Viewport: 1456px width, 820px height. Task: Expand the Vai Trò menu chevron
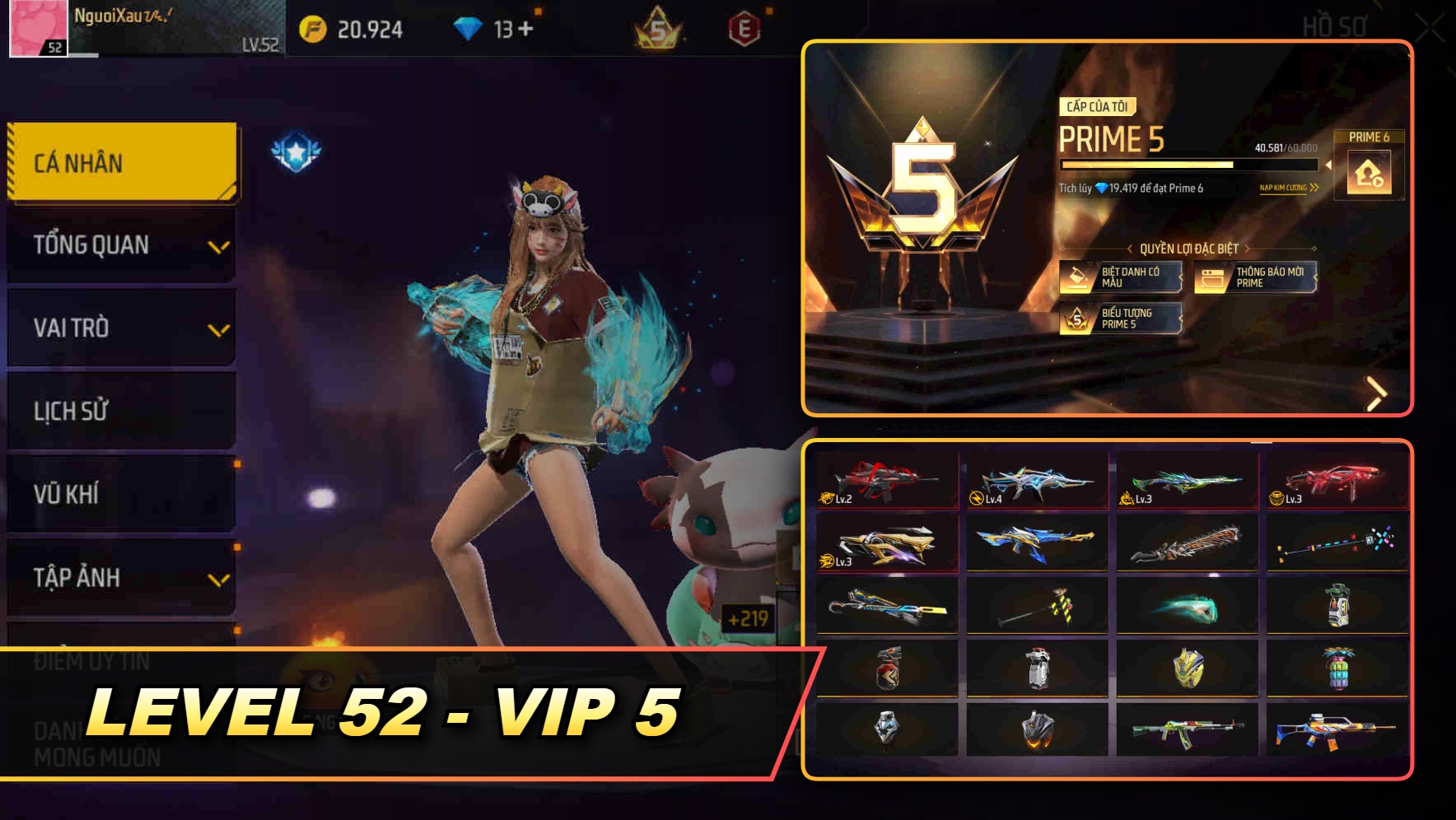pyautogui.click(x=218, y=328)
